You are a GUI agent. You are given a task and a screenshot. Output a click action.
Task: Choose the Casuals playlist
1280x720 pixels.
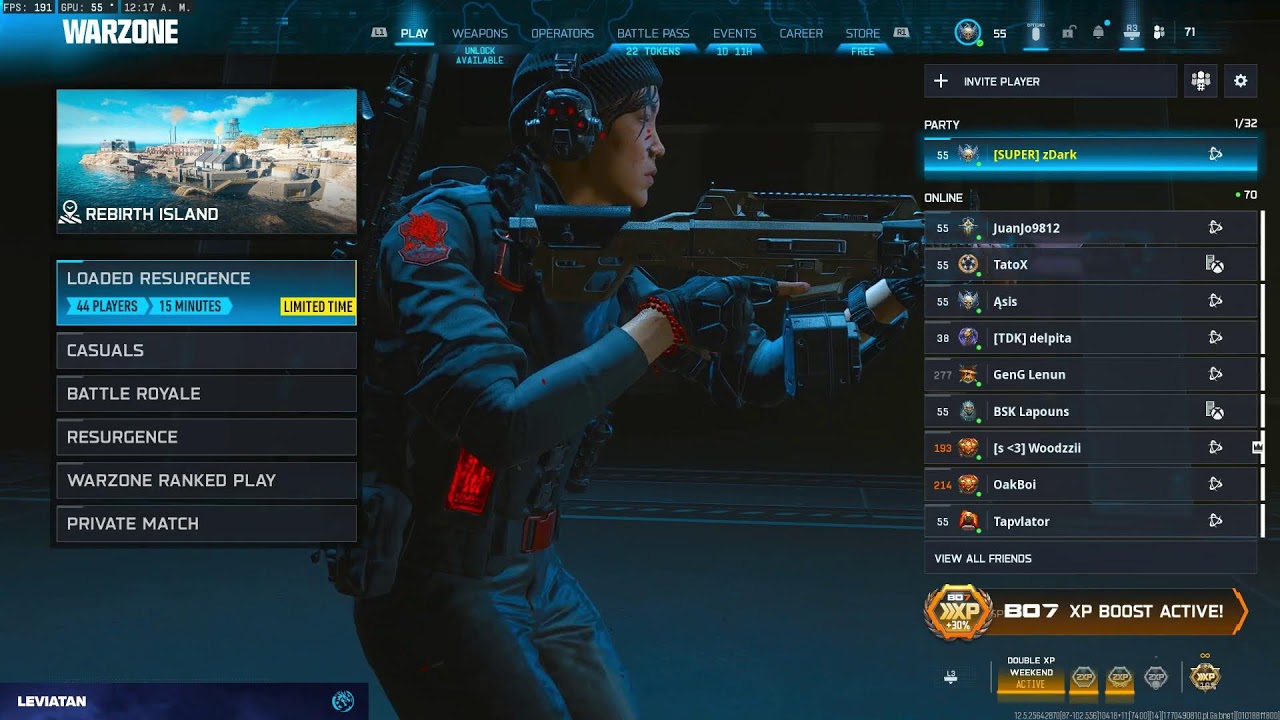(x=206, y=350)
